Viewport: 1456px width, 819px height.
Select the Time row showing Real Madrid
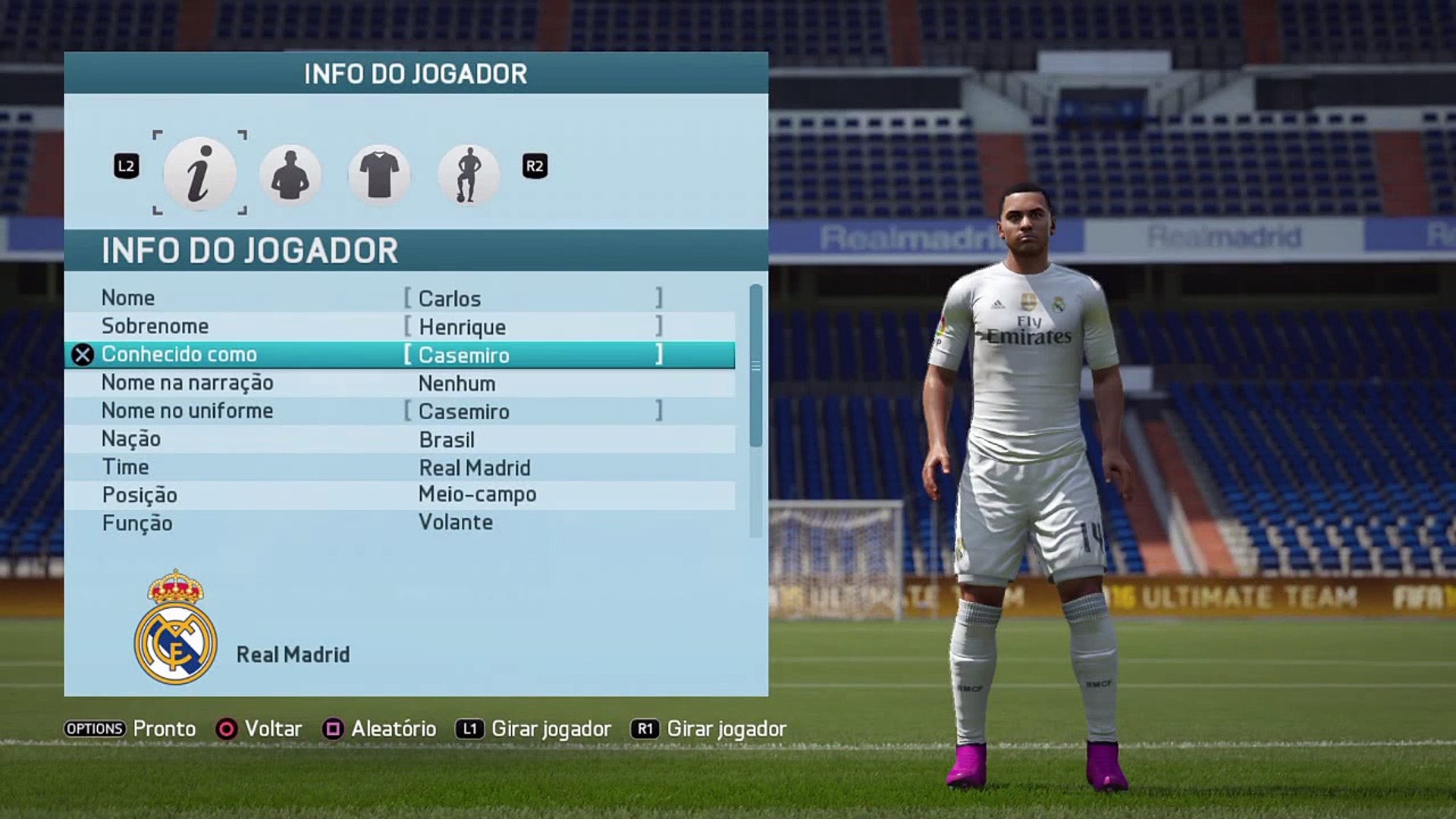coord(400,467)
